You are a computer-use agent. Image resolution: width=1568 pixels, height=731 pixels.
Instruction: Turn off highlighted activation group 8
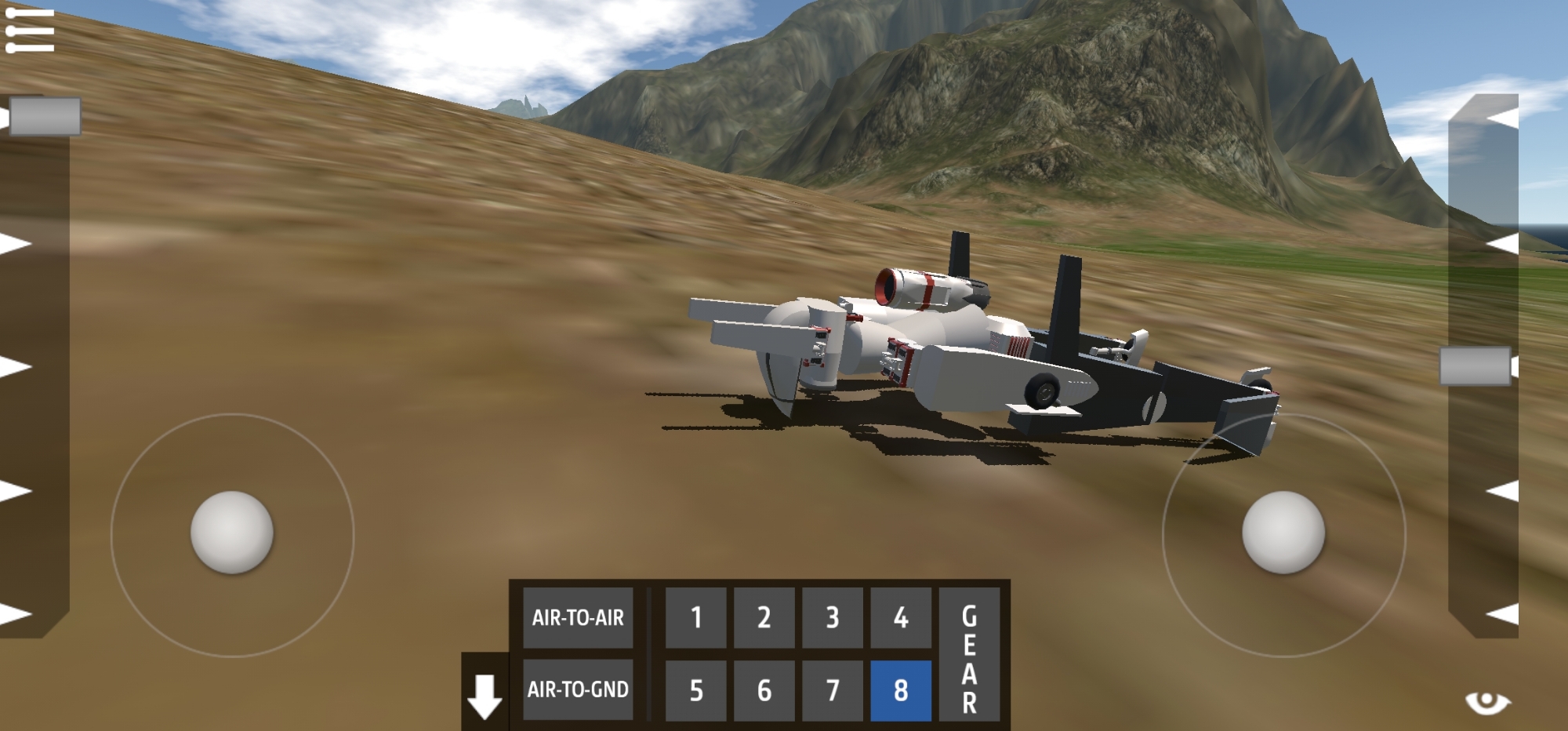click(901, 690)
